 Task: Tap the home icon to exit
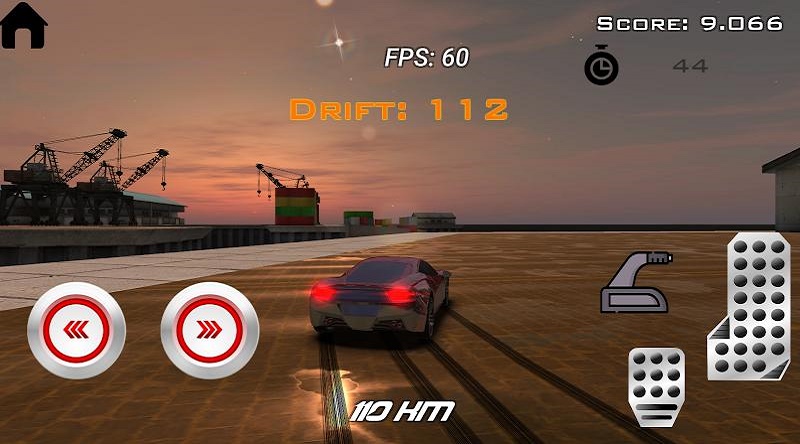(x=26, y=25)
